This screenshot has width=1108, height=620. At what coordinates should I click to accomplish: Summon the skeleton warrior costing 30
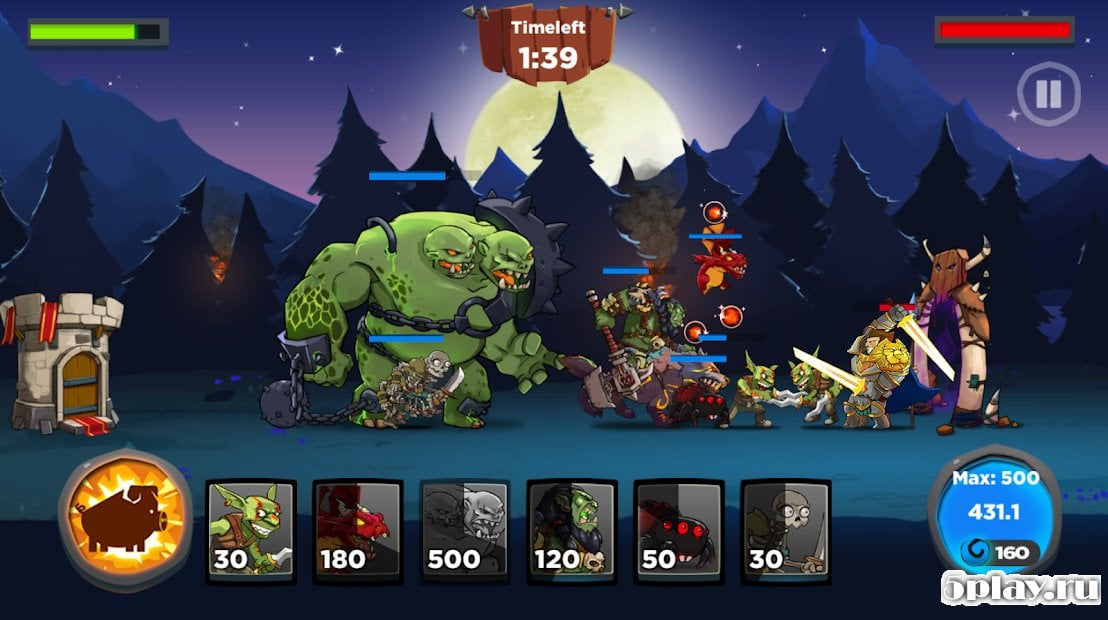(786, 531)
